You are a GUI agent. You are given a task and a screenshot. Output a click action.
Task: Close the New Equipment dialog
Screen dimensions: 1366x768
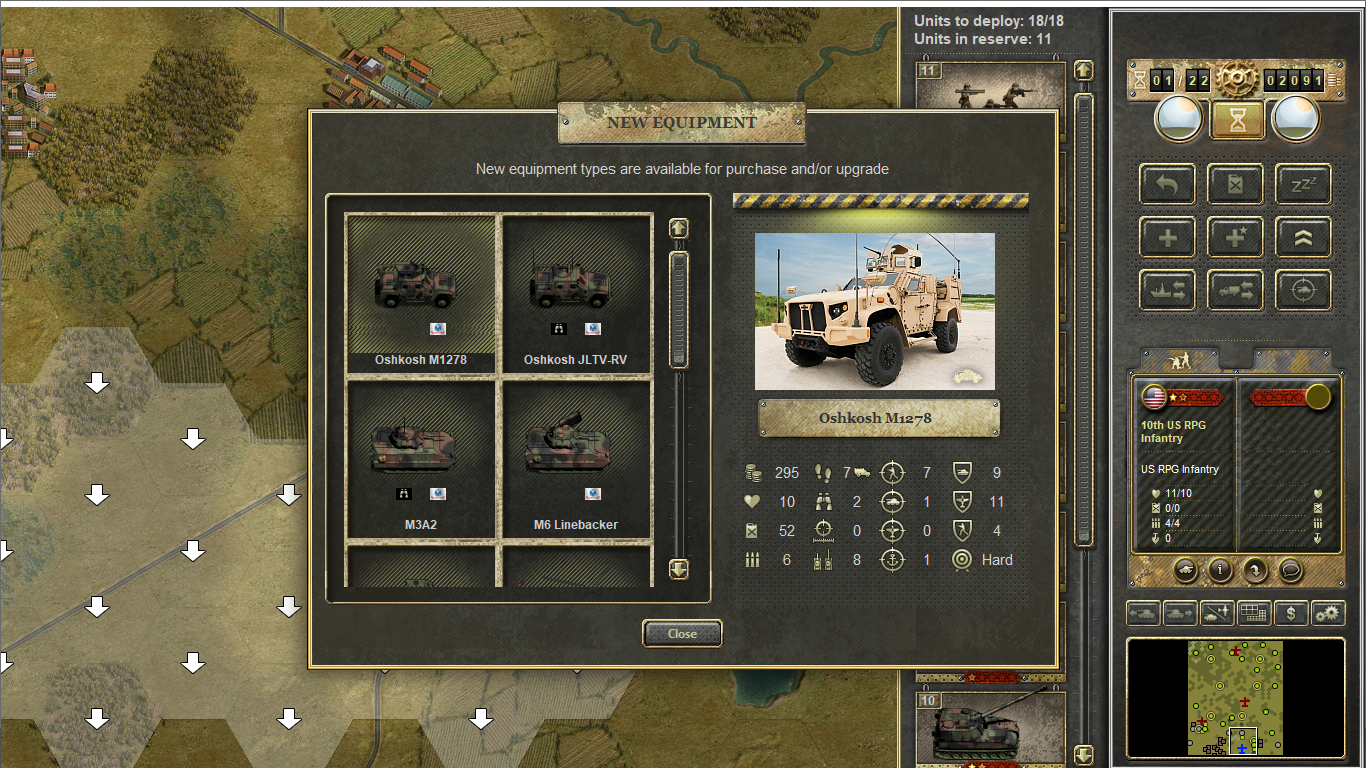(x=681, y=633)
